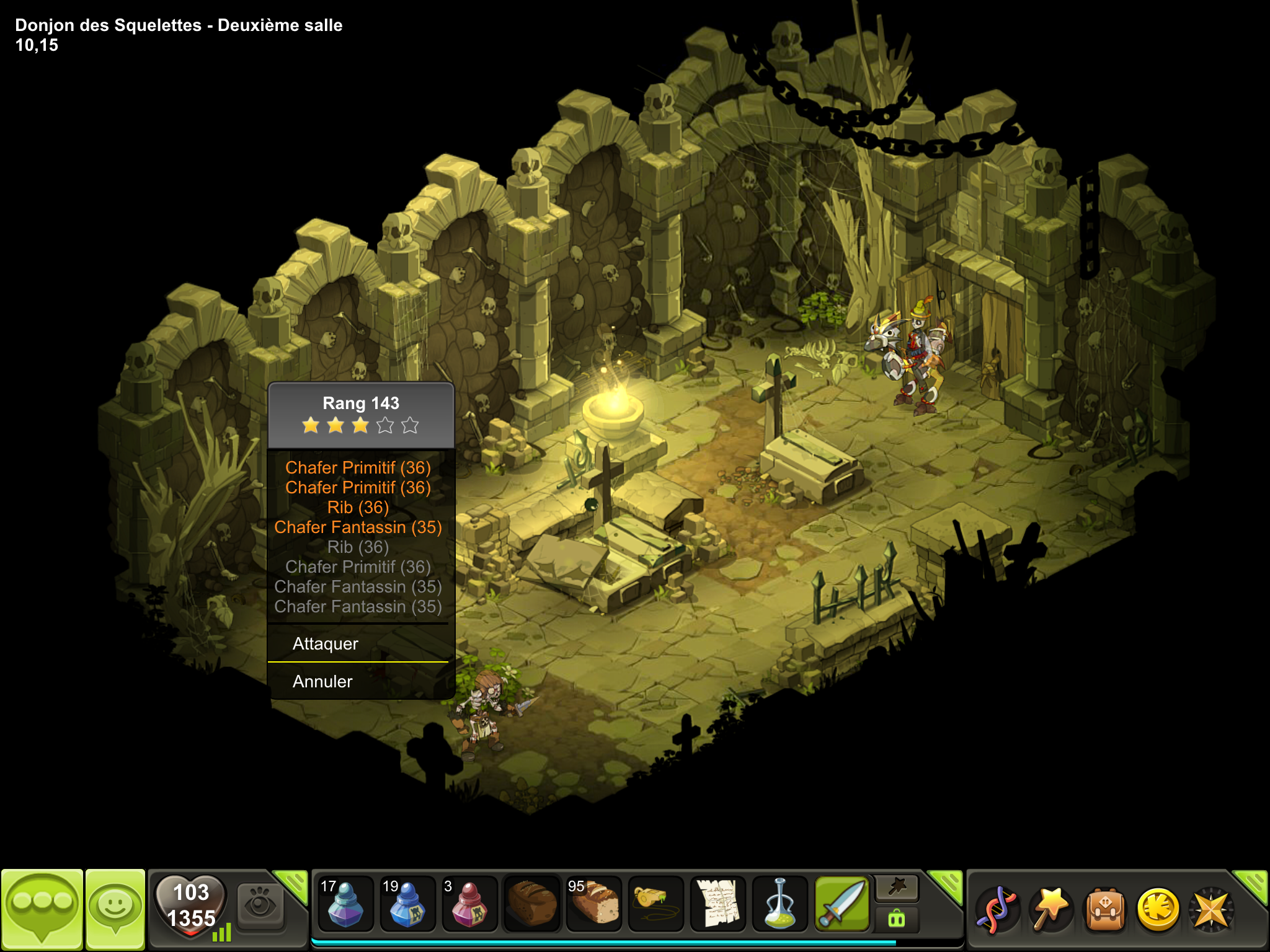Use the red potion with 3 count

tap(469, 904)
